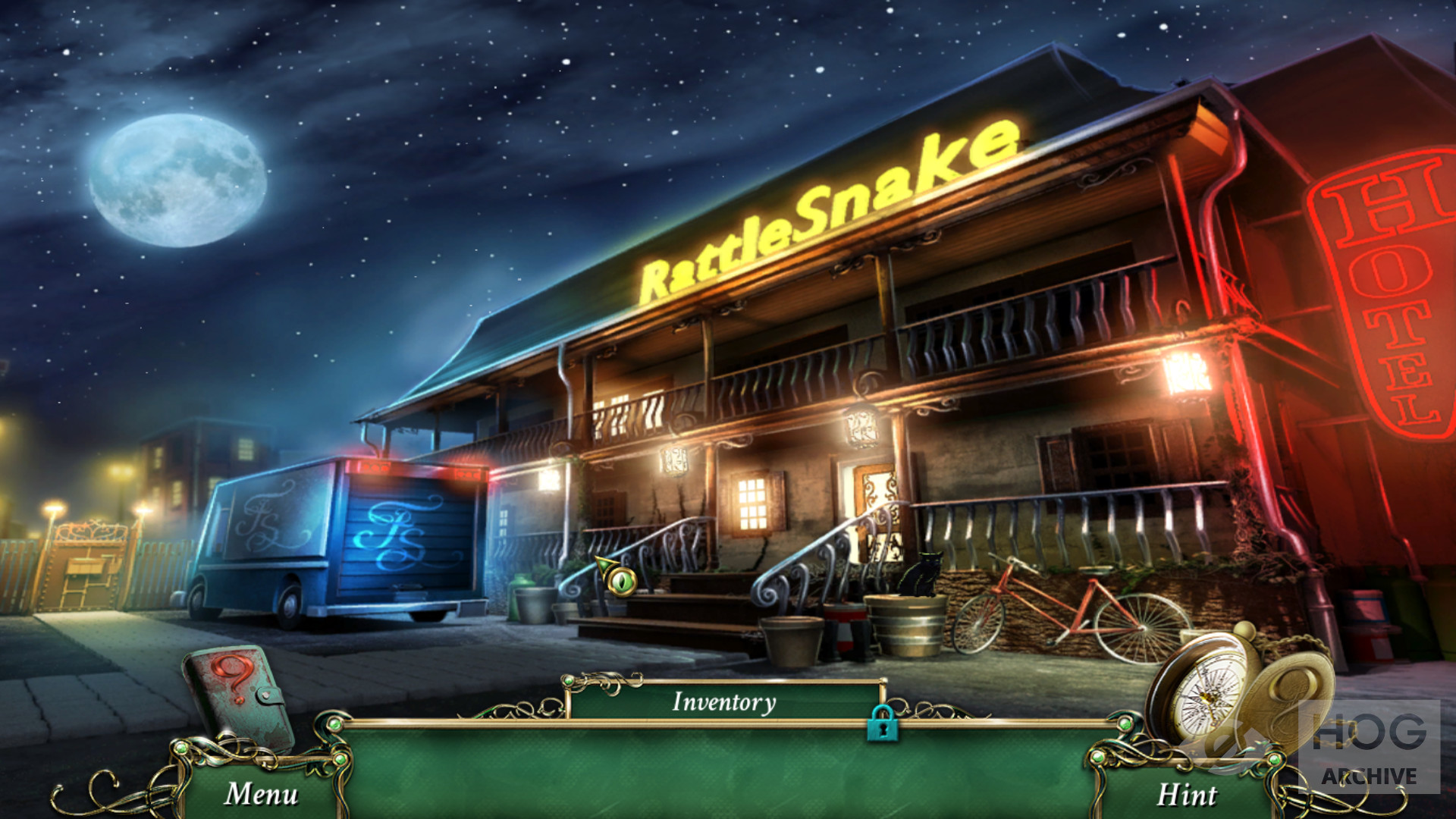The image size is (1456, 819).
Task: Open the Menu button
Action: tap(262, 793)
